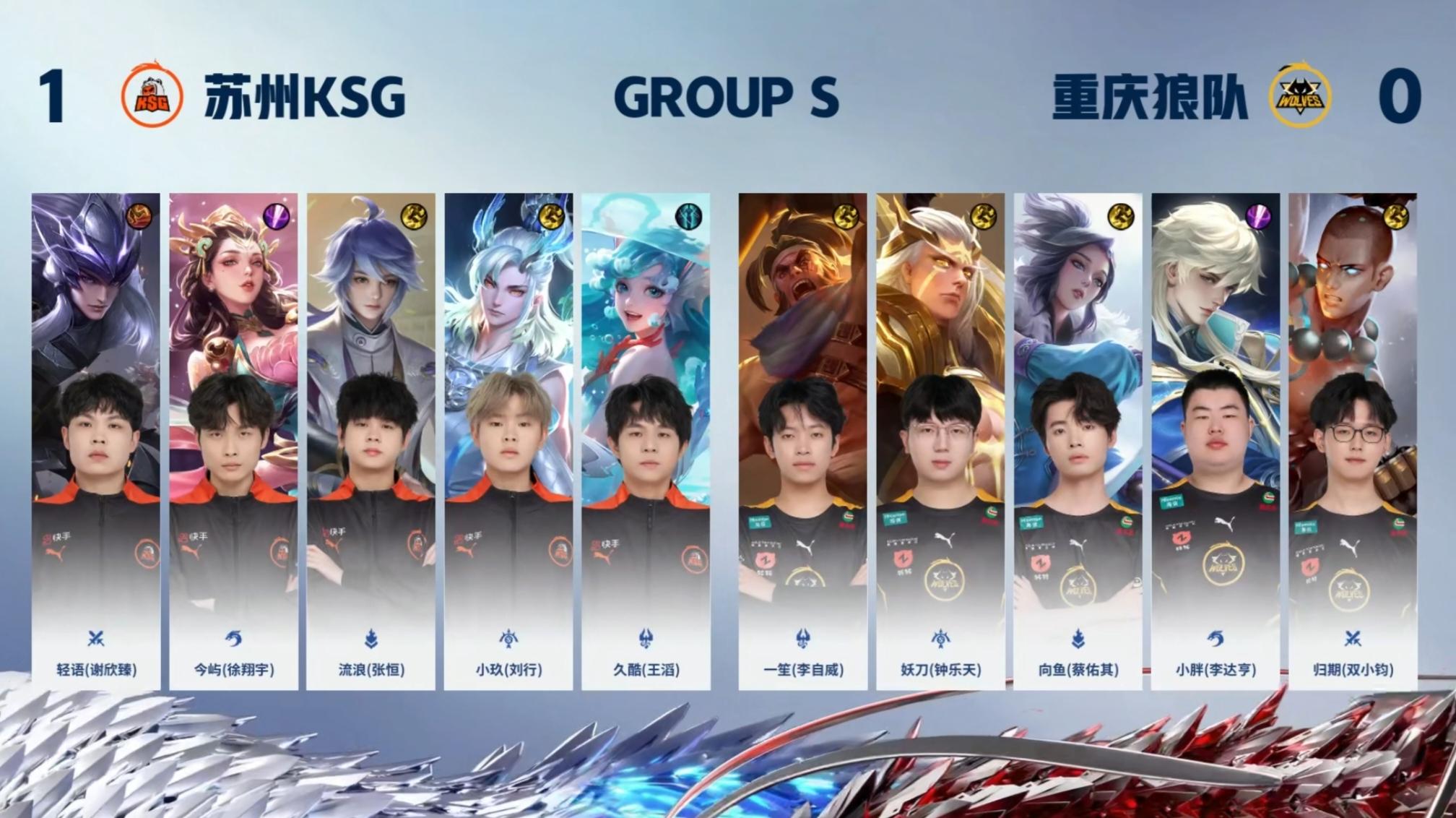Choose the 今屿(徐翔宇) player card
Image resolution: width=1456 pixels, height=818 pixels.
[x=233, y=441]
